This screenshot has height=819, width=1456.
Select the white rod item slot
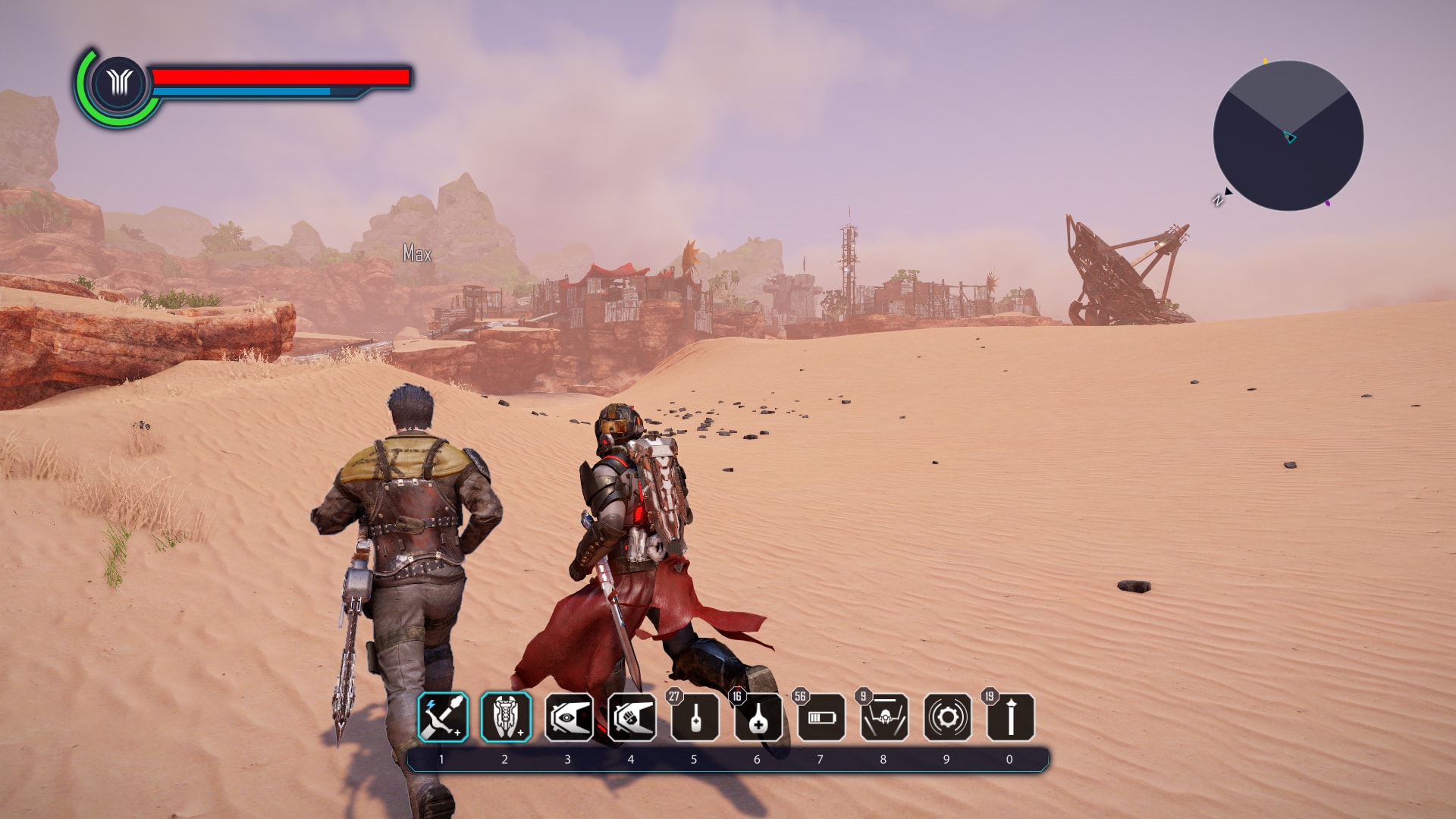pyautogui.click(x=1010, y=717)
